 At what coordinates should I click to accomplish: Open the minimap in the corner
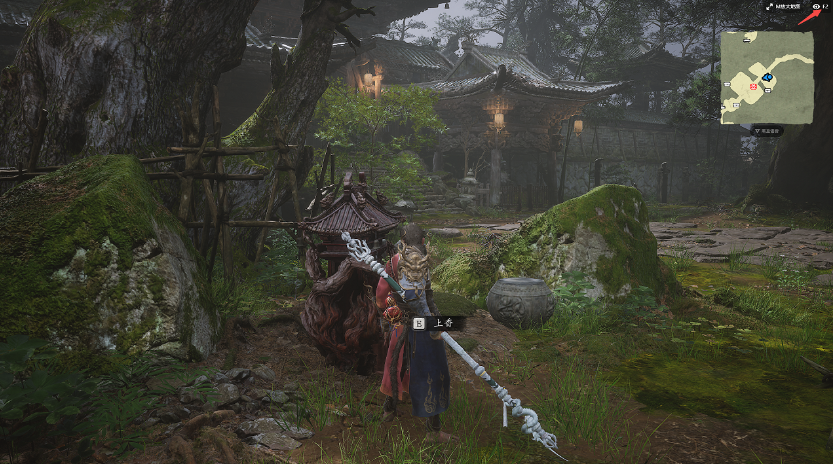(767, 76)
